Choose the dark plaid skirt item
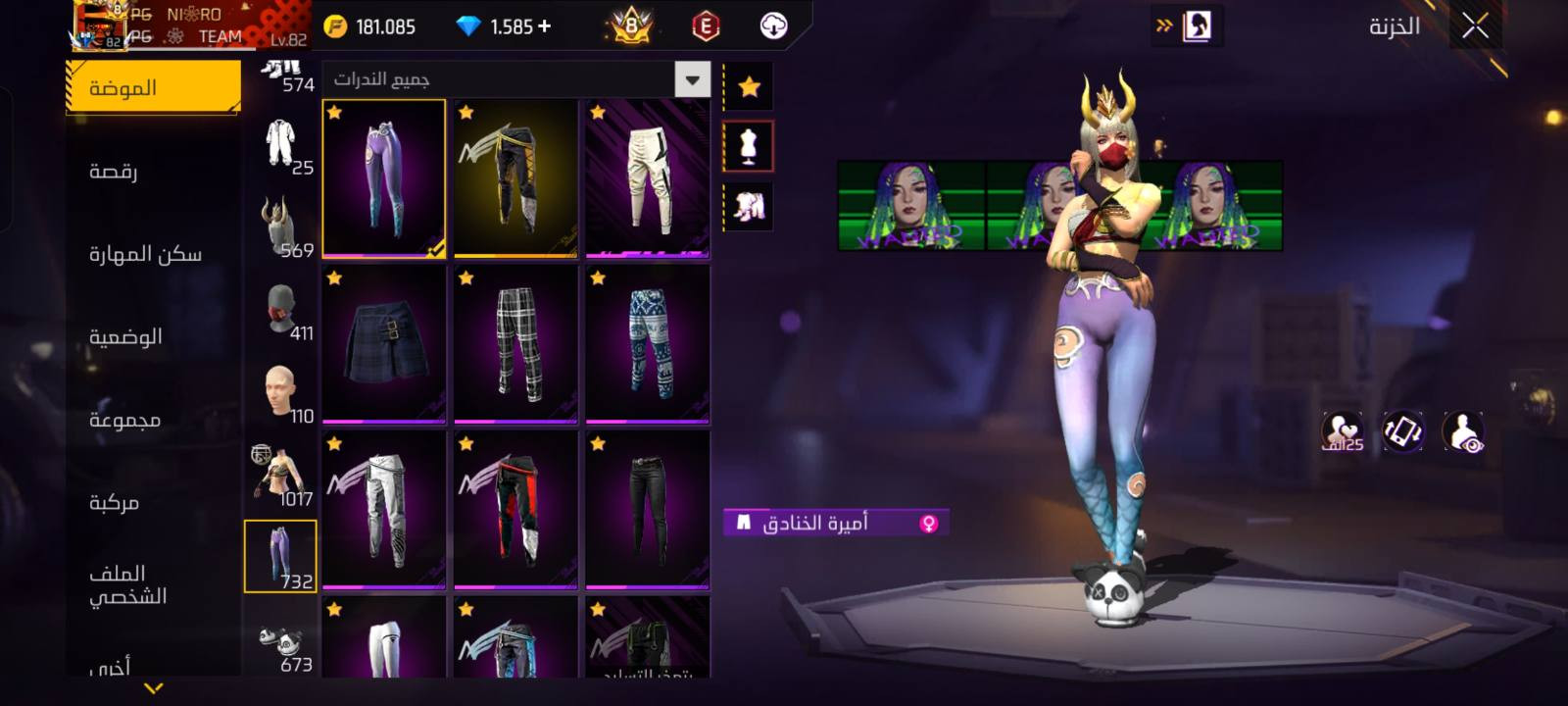 (x=384, y=343)
